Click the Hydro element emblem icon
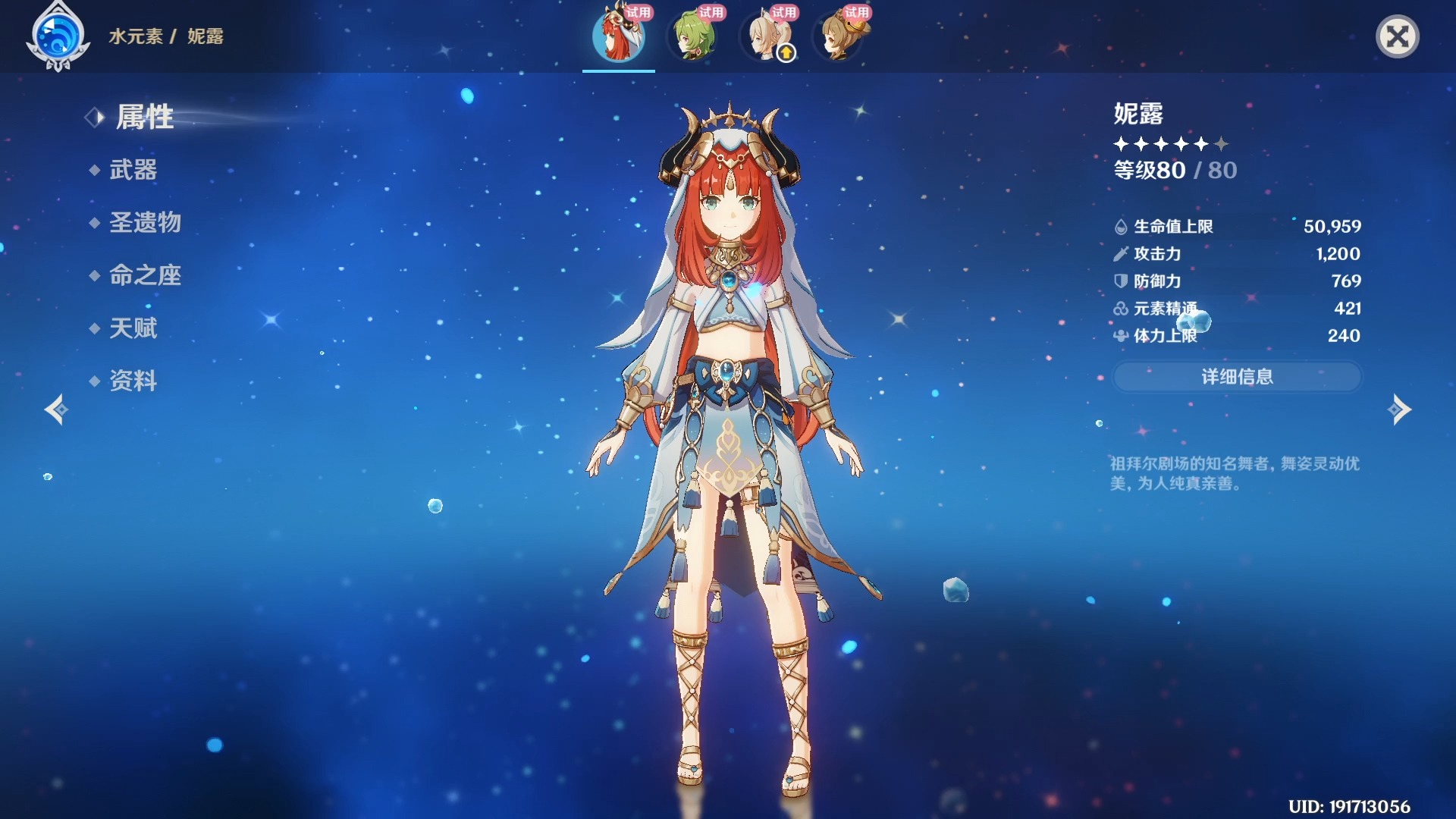 (58, 36)
